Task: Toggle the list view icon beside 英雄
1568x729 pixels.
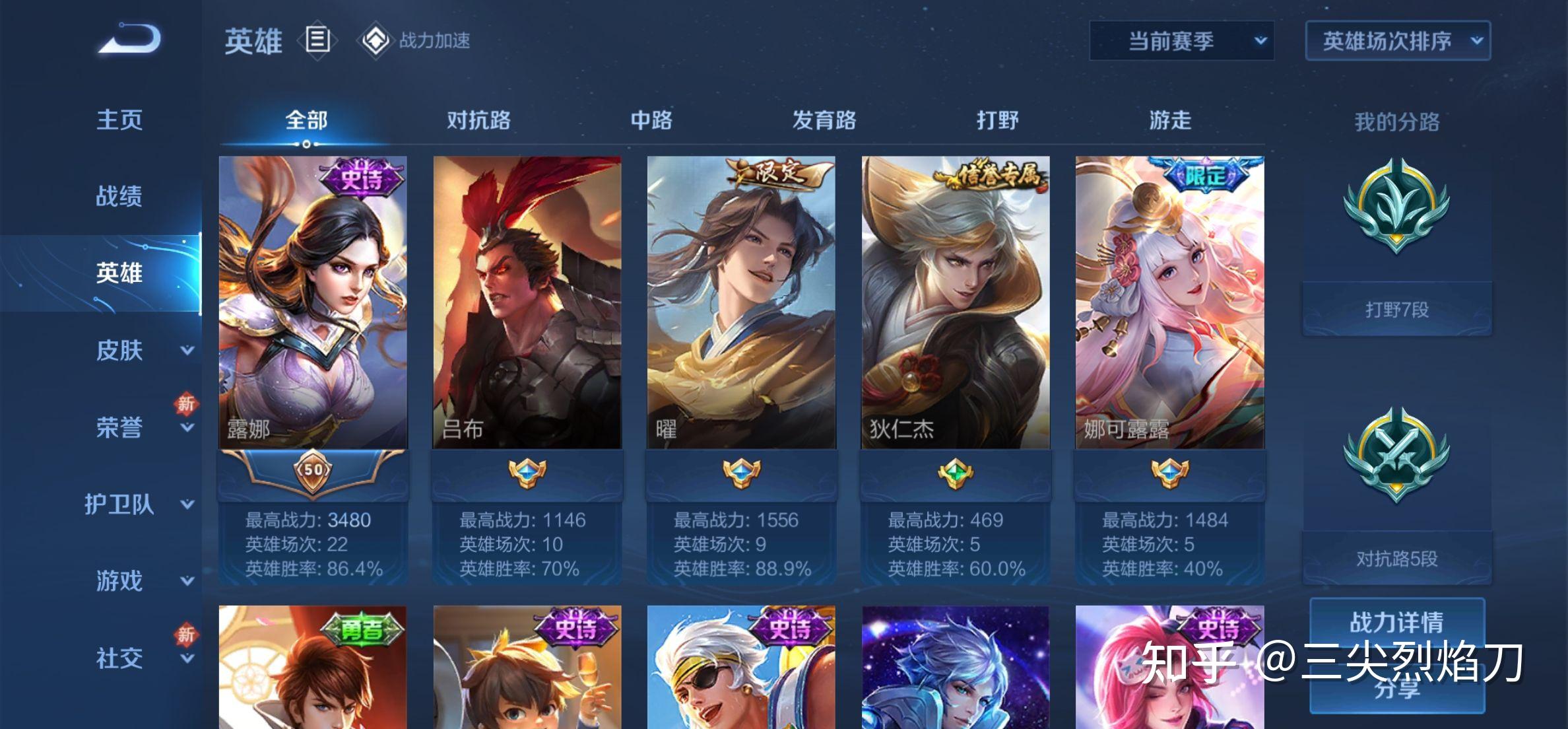Action: (x=317, y=40)
